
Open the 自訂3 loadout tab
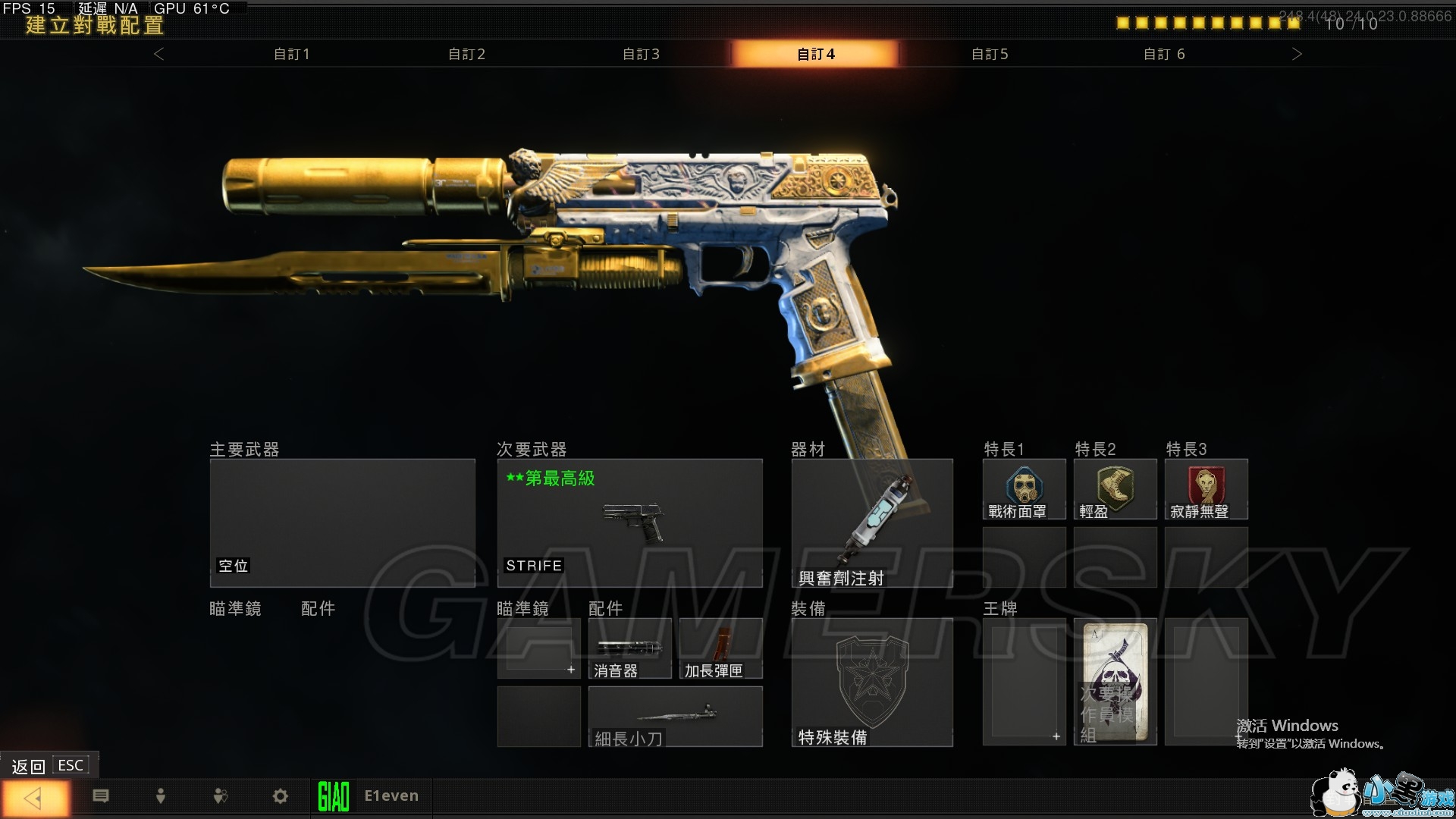tap(641, 54)
